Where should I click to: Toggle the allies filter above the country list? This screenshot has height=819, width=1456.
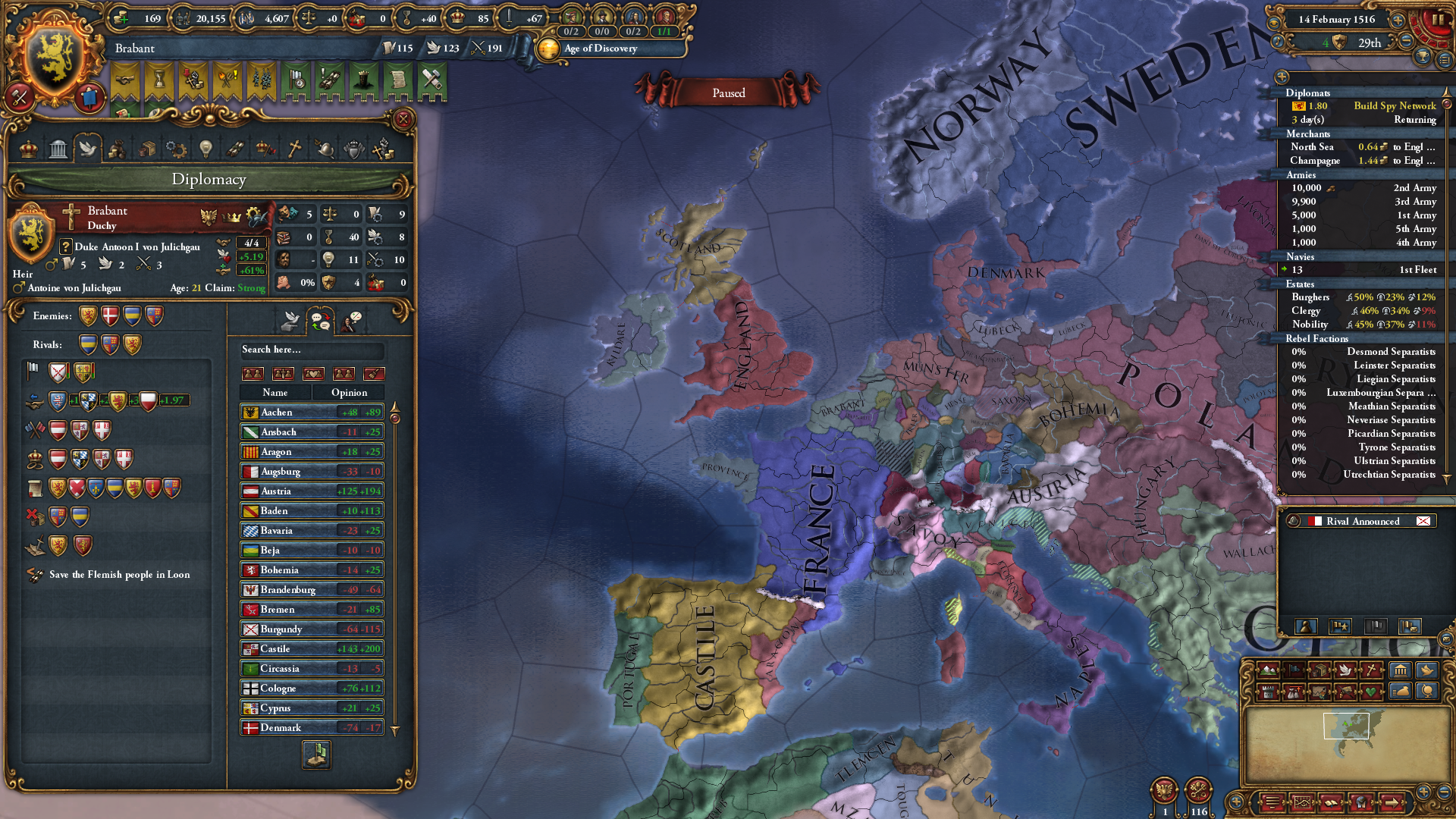click(253, 375)
